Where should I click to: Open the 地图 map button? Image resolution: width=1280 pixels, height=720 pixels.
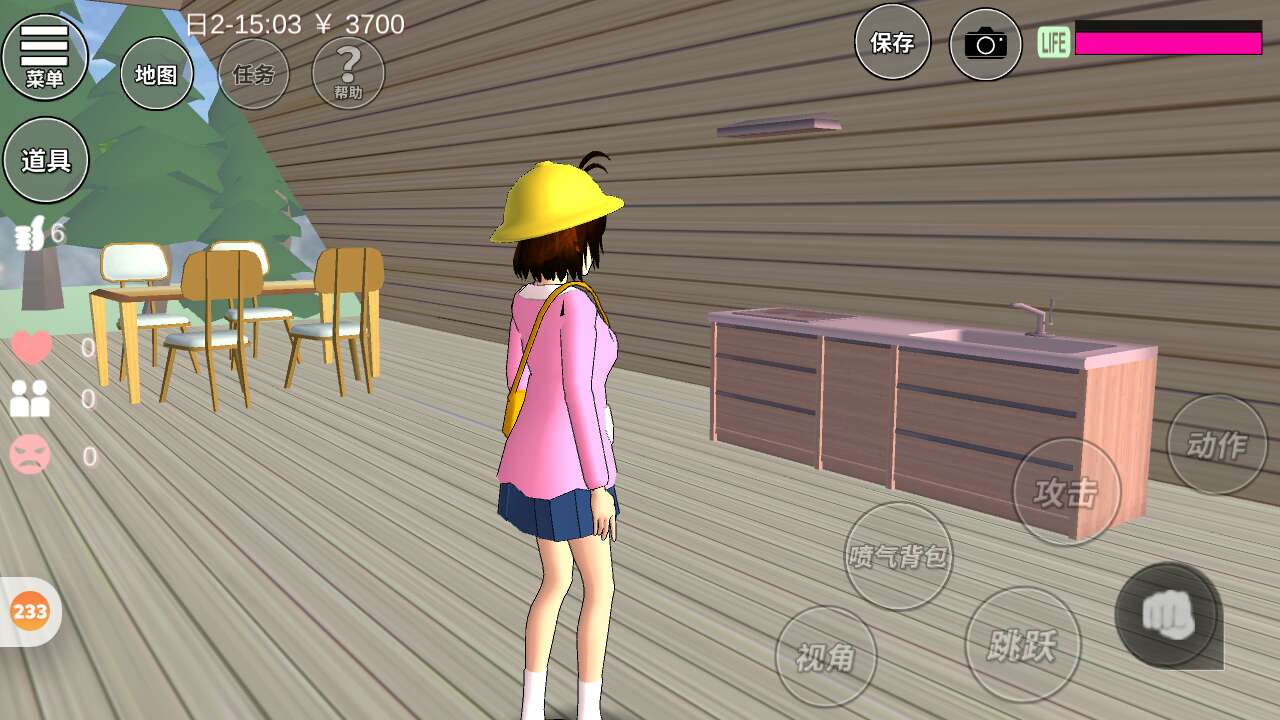[x=157, y=74]
